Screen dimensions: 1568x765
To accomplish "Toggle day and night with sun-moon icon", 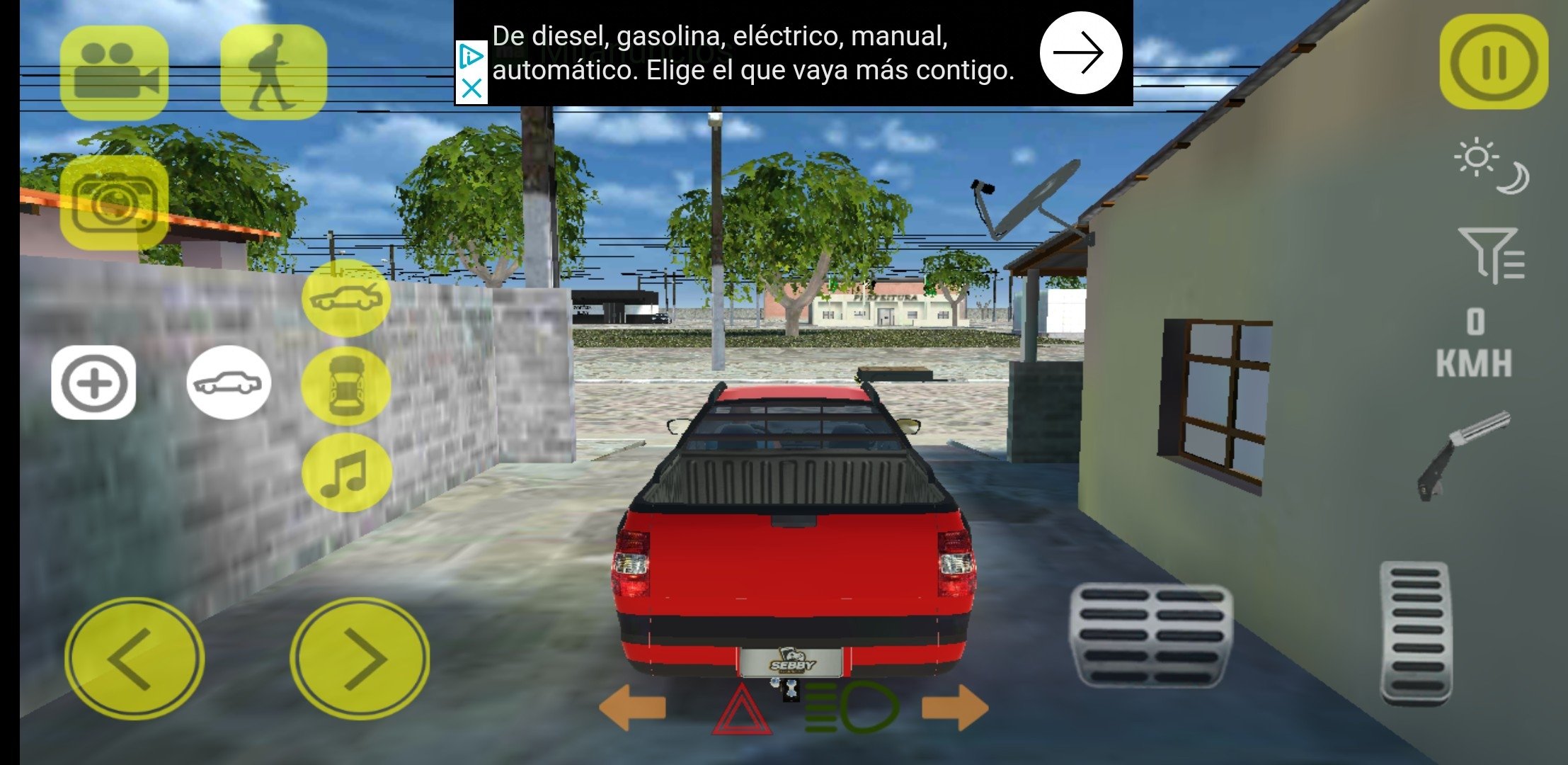I will pyautogui.click(x=1492, y=167).
